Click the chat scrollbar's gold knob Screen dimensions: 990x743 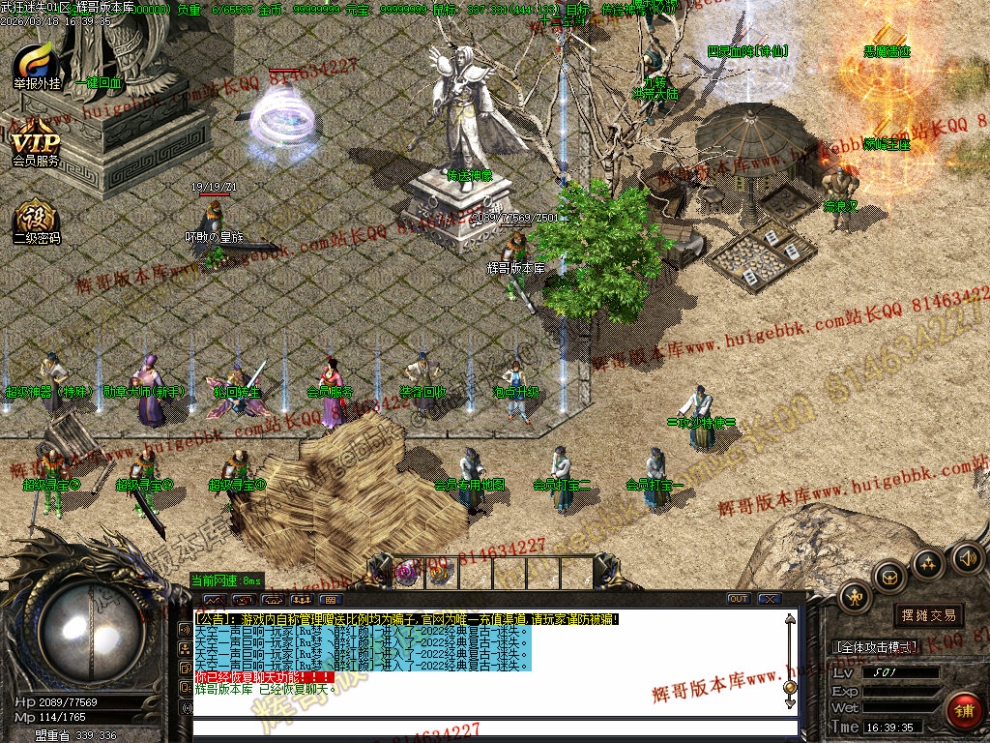coord(790,687)
